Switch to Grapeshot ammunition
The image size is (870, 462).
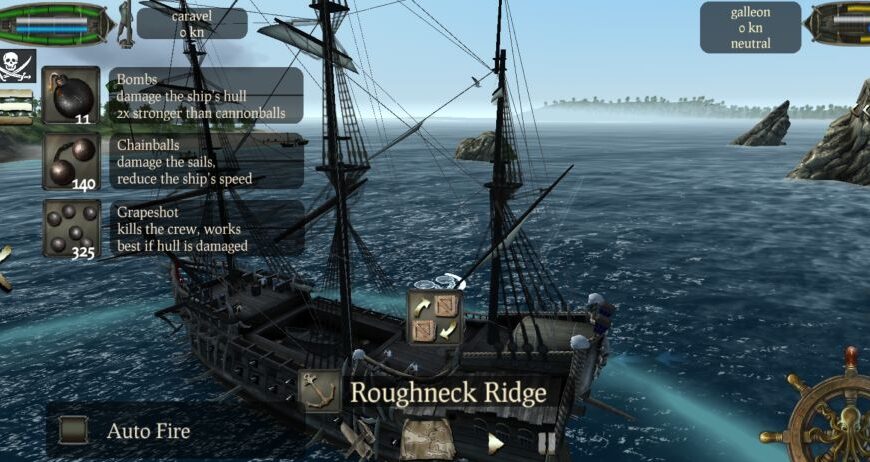pyautogui.click(x=71, y=227)
